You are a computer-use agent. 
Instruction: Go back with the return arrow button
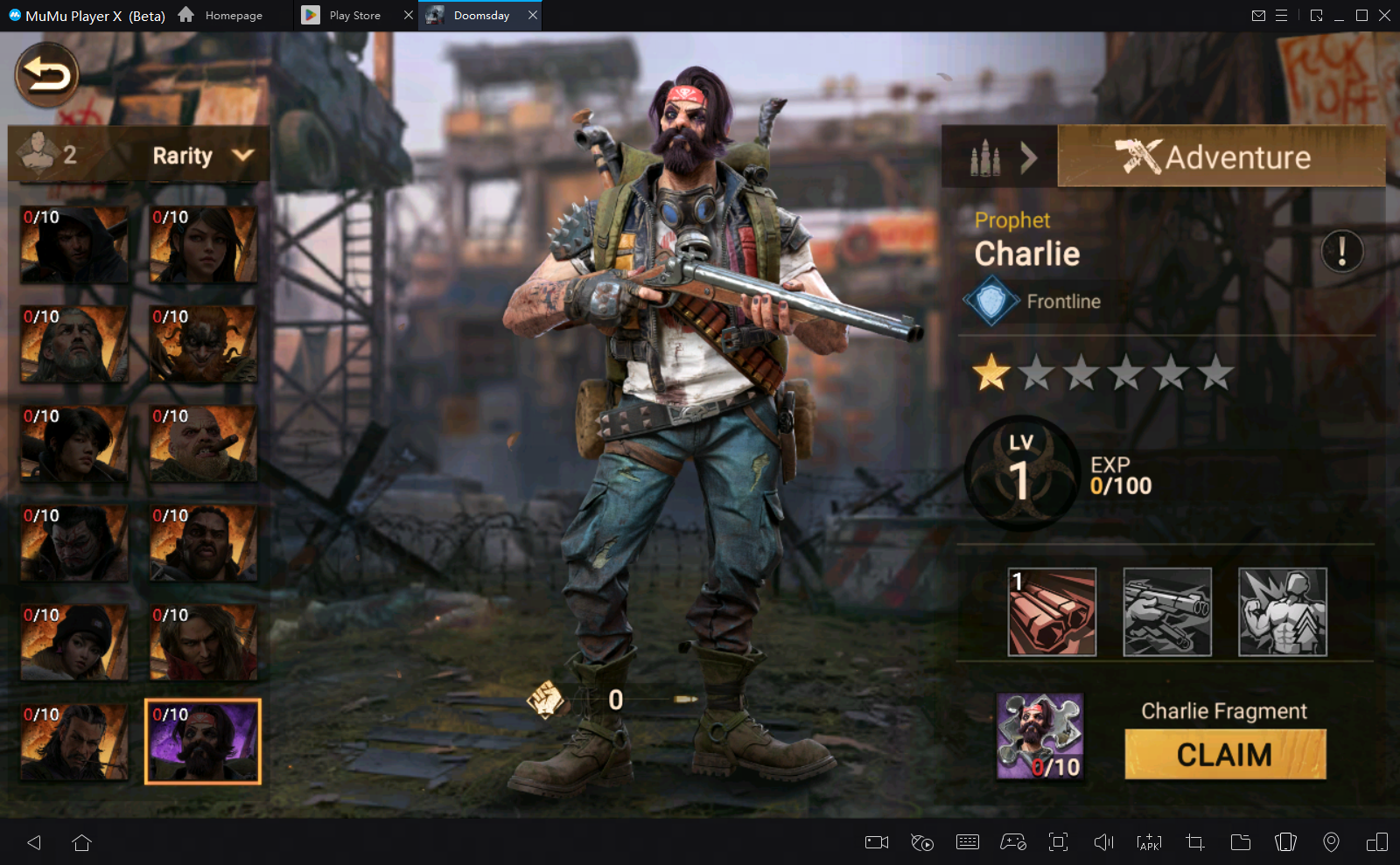coord(47,75)
